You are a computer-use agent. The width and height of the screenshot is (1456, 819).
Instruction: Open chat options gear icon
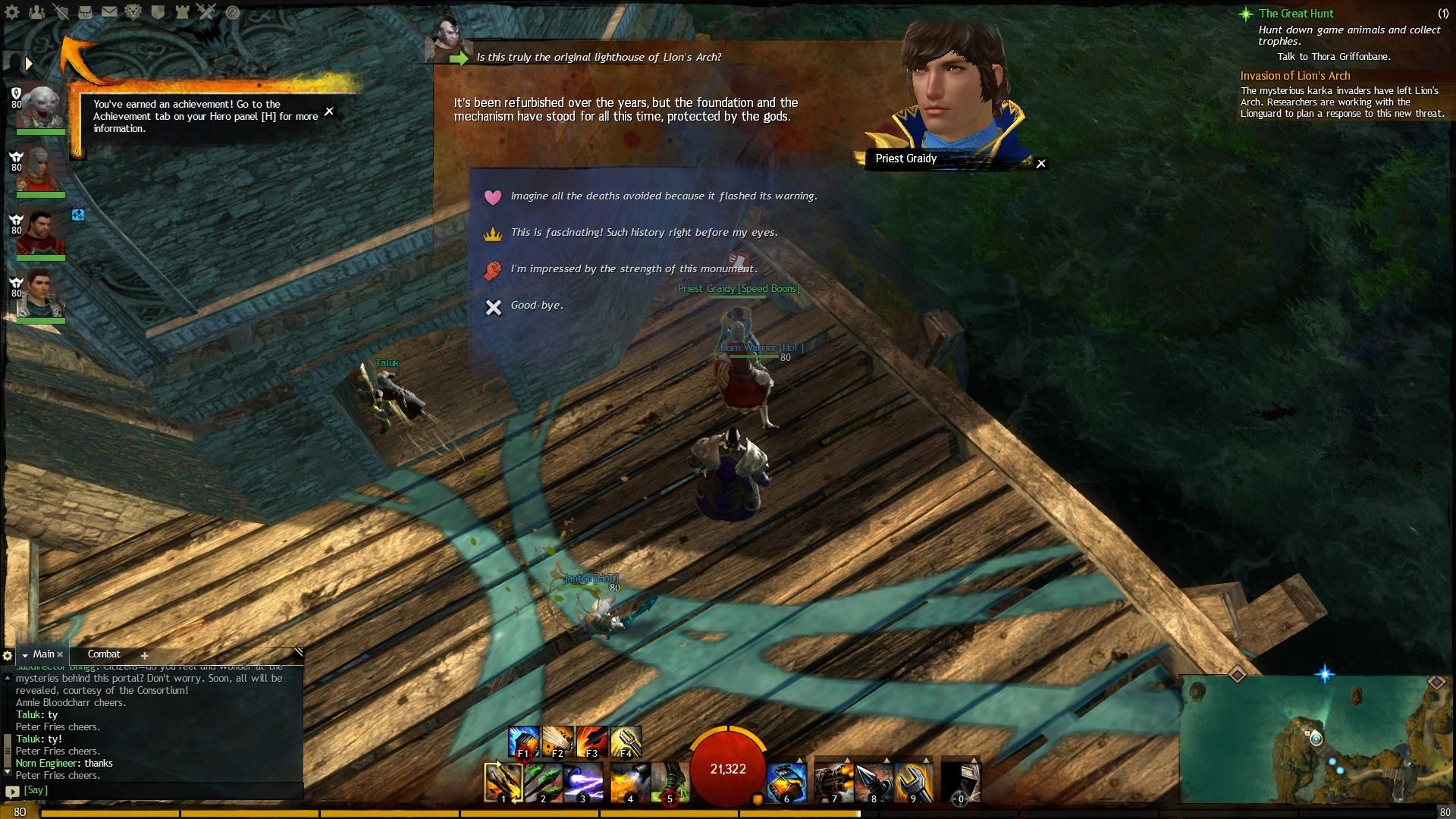click(x=8, y=655)
